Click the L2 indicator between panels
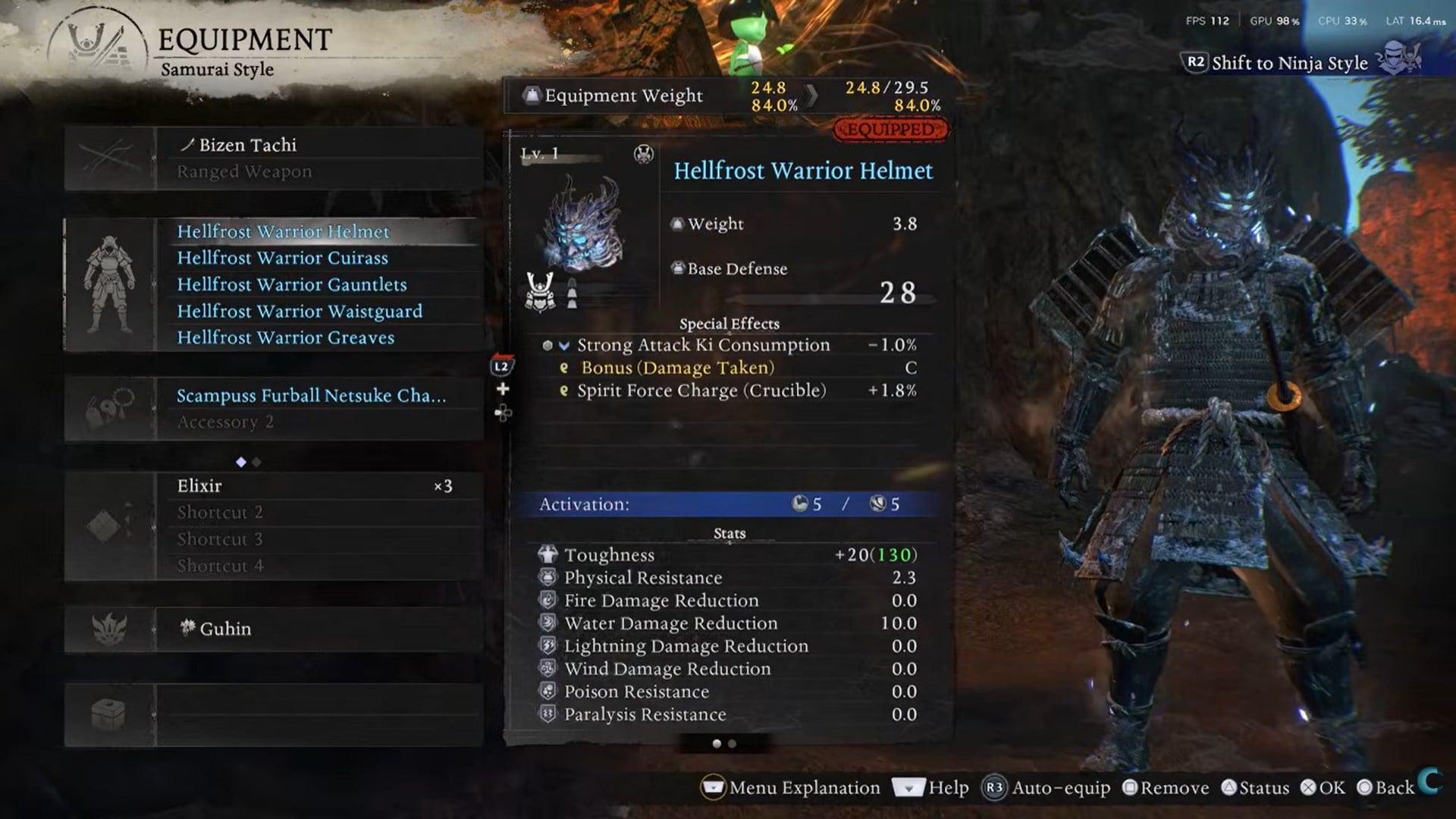This screenshot has width=1456, height=819. click(x=504, y=365)
